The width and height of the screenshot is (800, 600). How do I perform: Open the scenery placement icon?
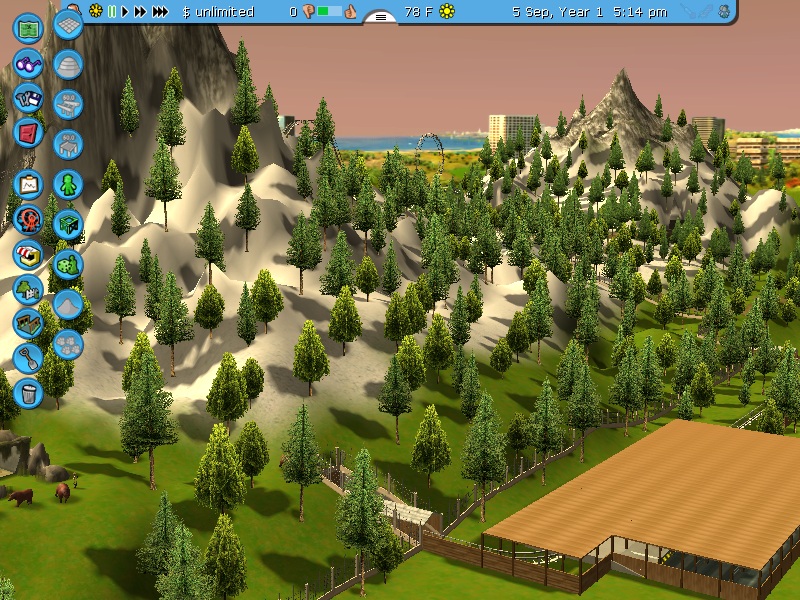pos(28,290)
